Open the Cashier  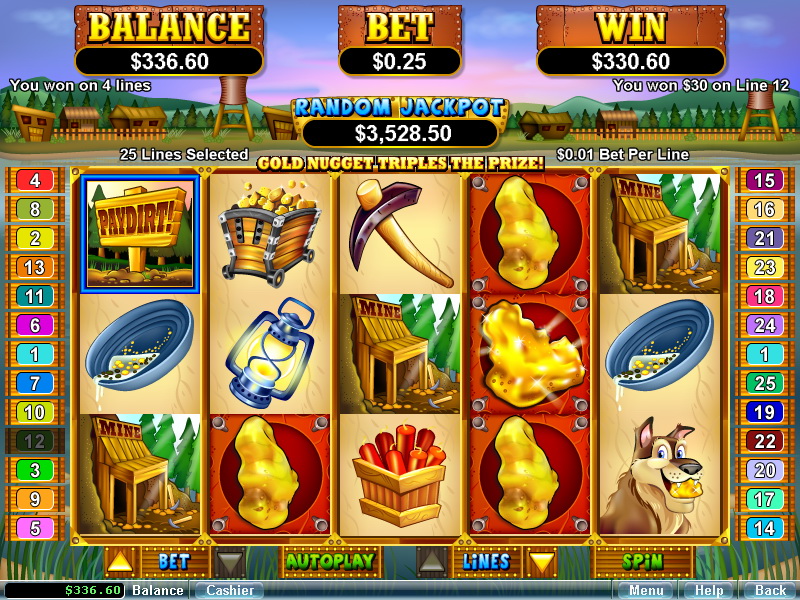point(229,590)
